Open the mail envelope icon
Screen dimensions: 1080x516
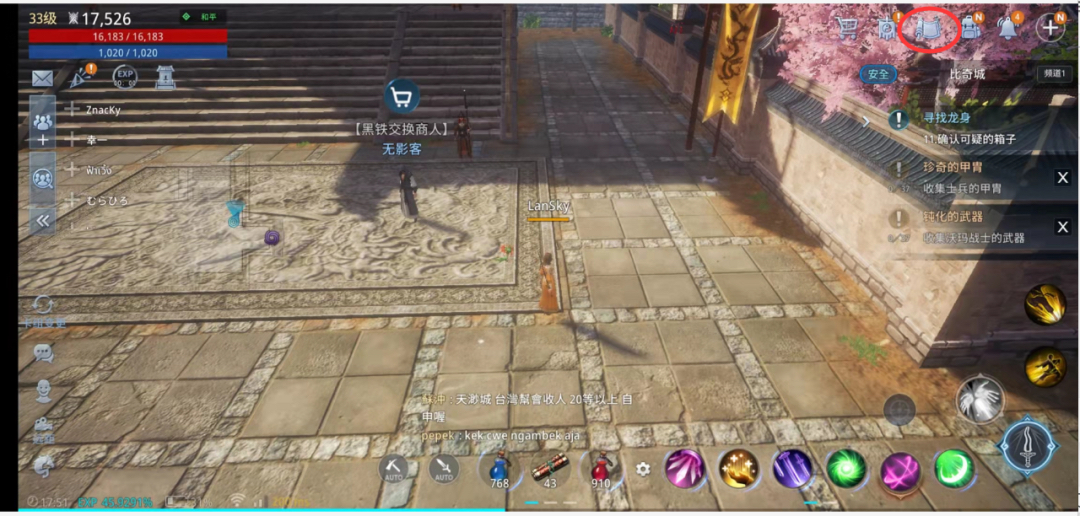[42, 77]
